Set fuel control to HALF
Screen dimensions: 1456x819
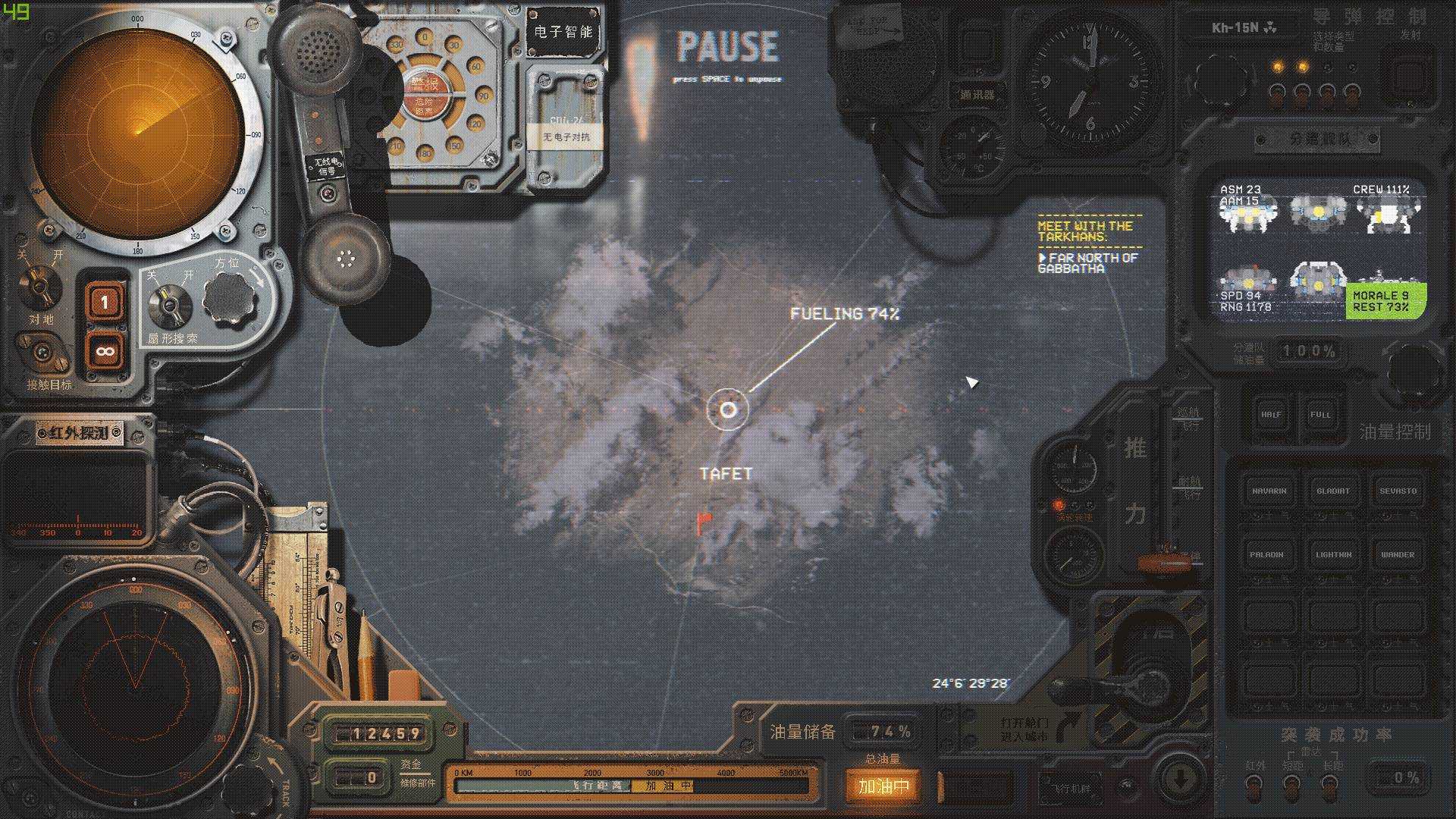[x=1271, y=415]
